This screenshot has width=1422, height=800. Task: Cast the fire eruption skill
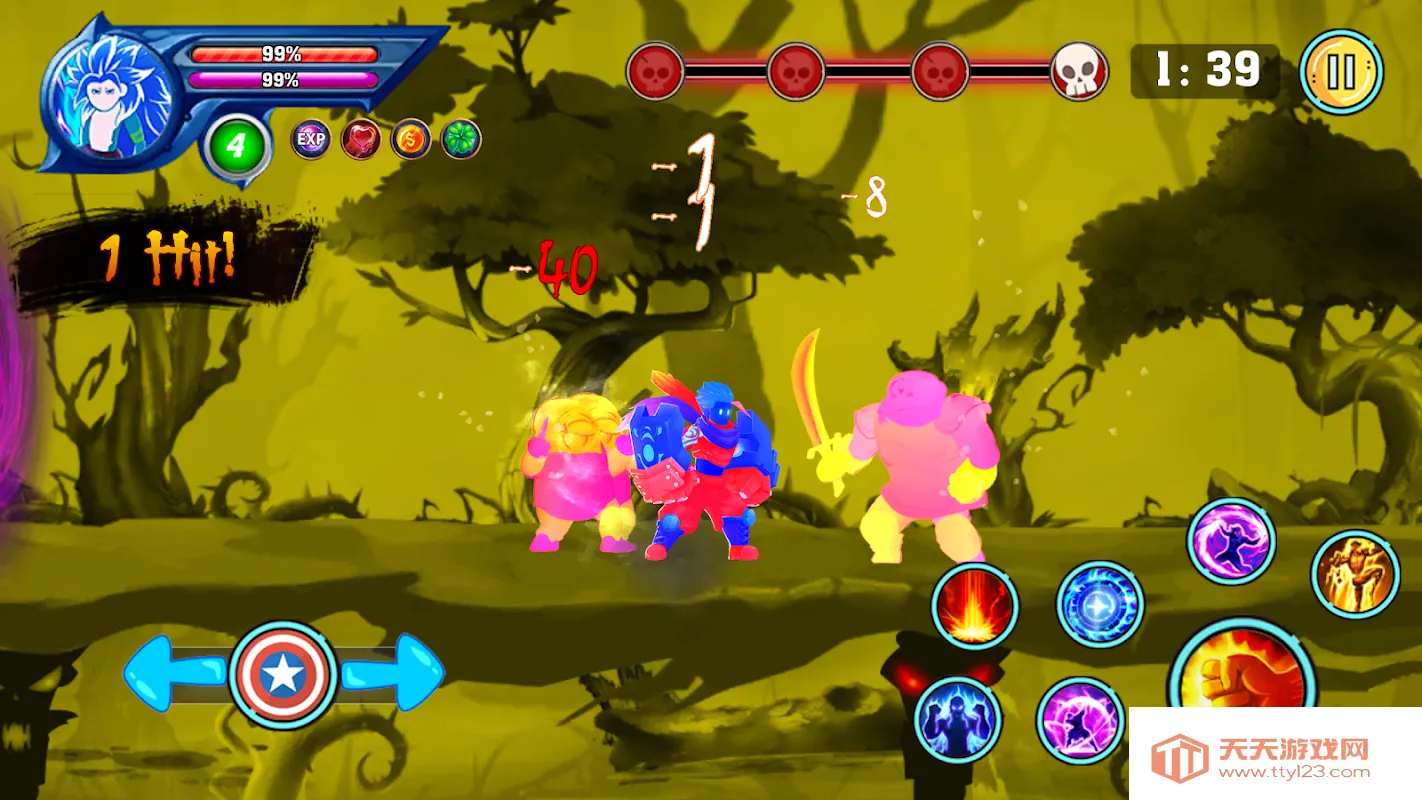coord(974,606)
